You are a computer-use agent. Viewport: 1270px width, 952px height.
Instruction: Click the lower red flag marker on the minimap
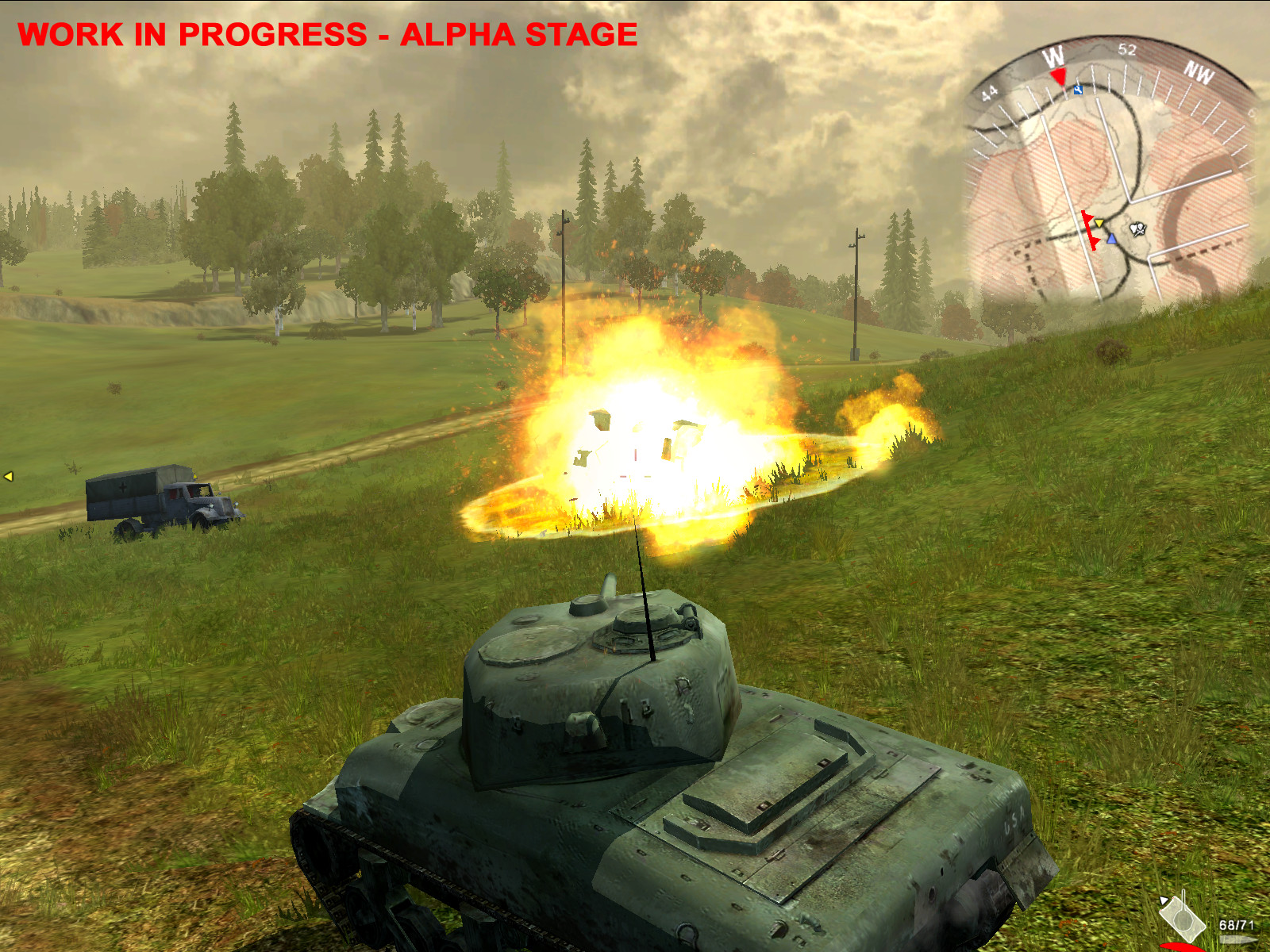point(1095,241)
